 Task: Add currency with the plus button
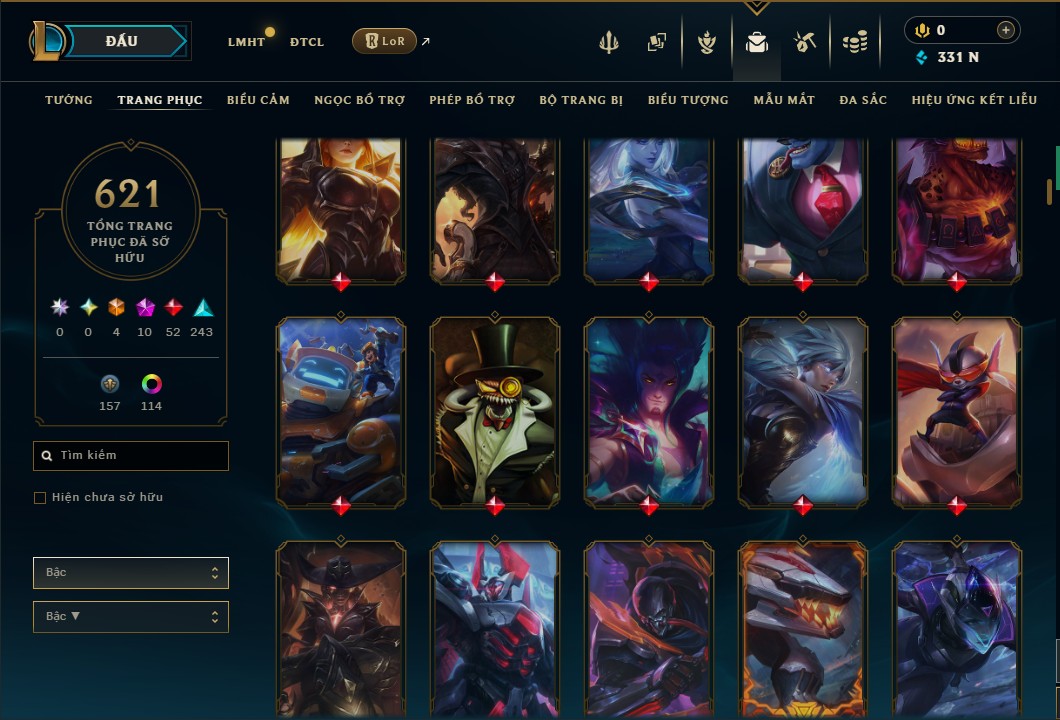[x=1005, y=31]
